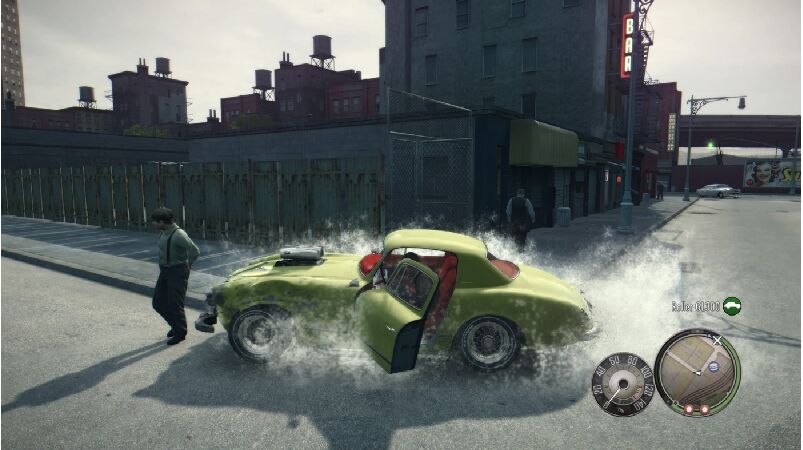
Task: Click the circular minimap
Action: point(697,372)
